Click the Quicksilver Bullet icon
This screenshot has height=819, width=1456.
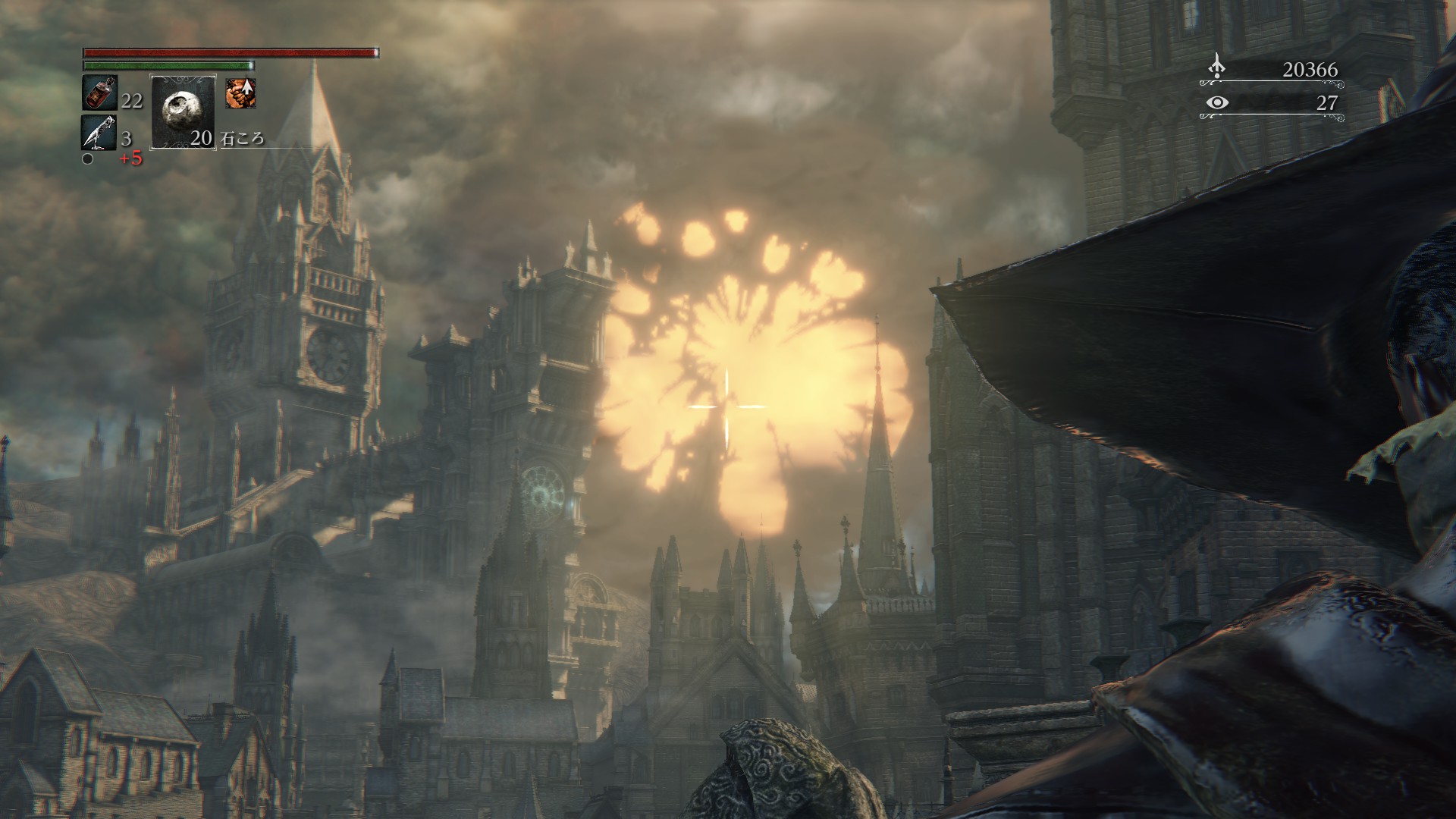coord(99,133)
